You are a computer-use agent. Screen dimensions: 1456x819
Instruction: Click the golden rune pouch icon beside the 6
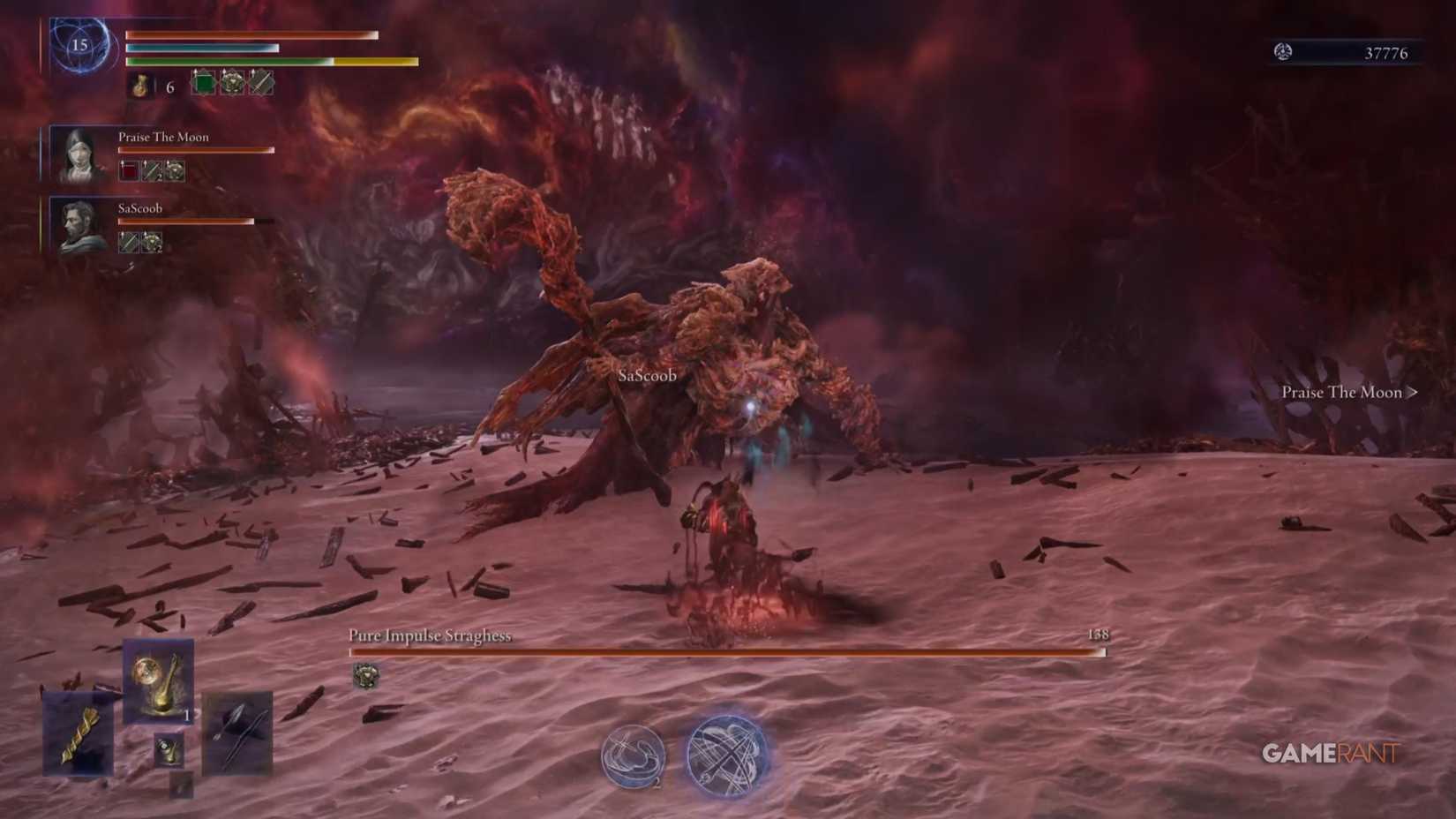140,86
